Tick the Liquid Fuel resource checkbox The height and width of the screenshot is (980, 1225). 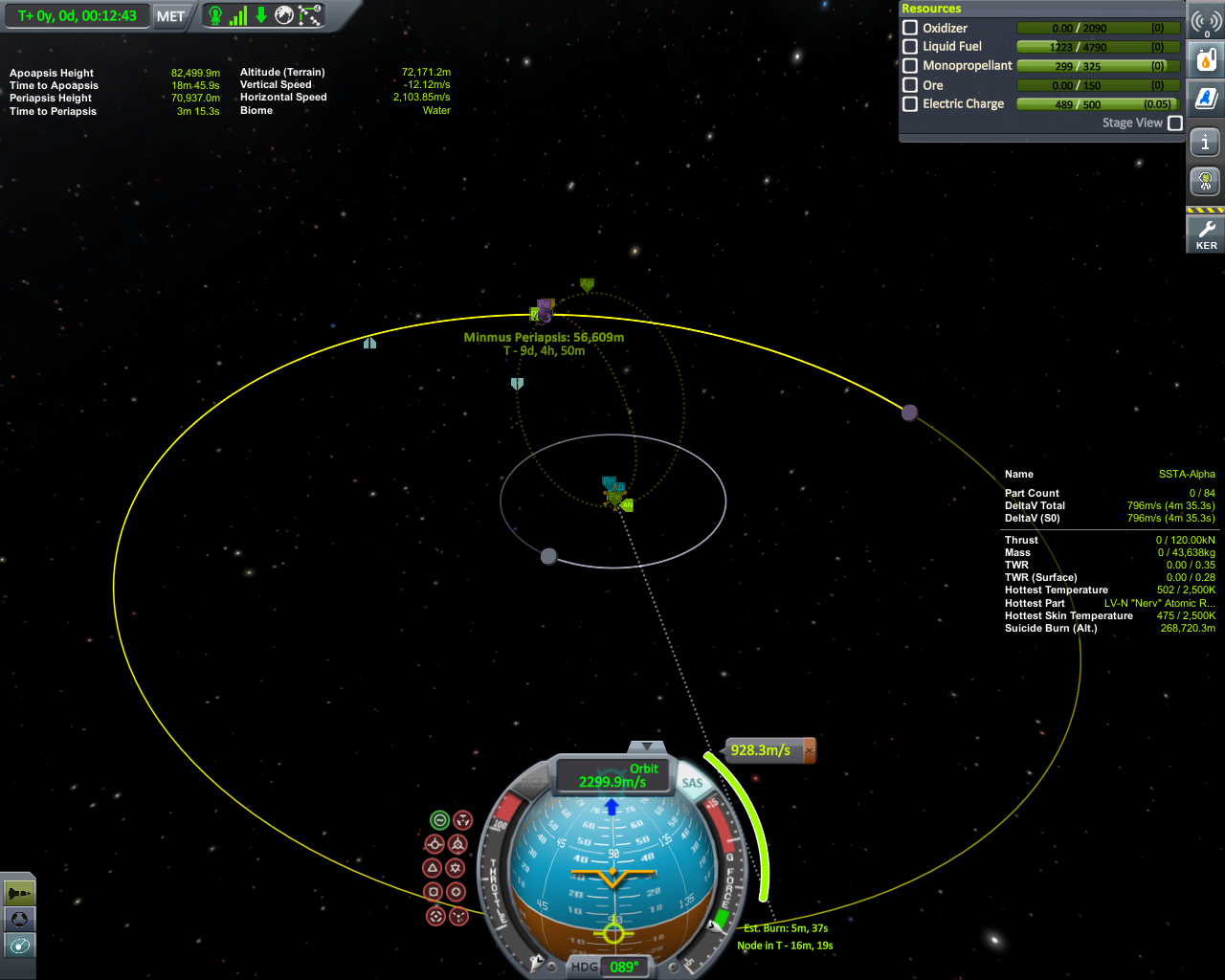910,46
